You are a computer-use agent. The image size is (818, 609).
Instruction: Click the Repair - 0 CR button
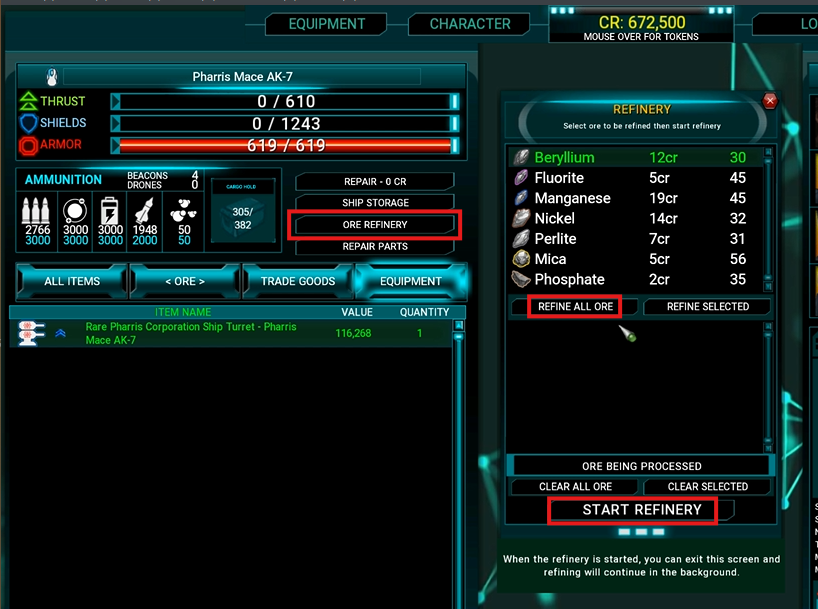pos(375,182)
